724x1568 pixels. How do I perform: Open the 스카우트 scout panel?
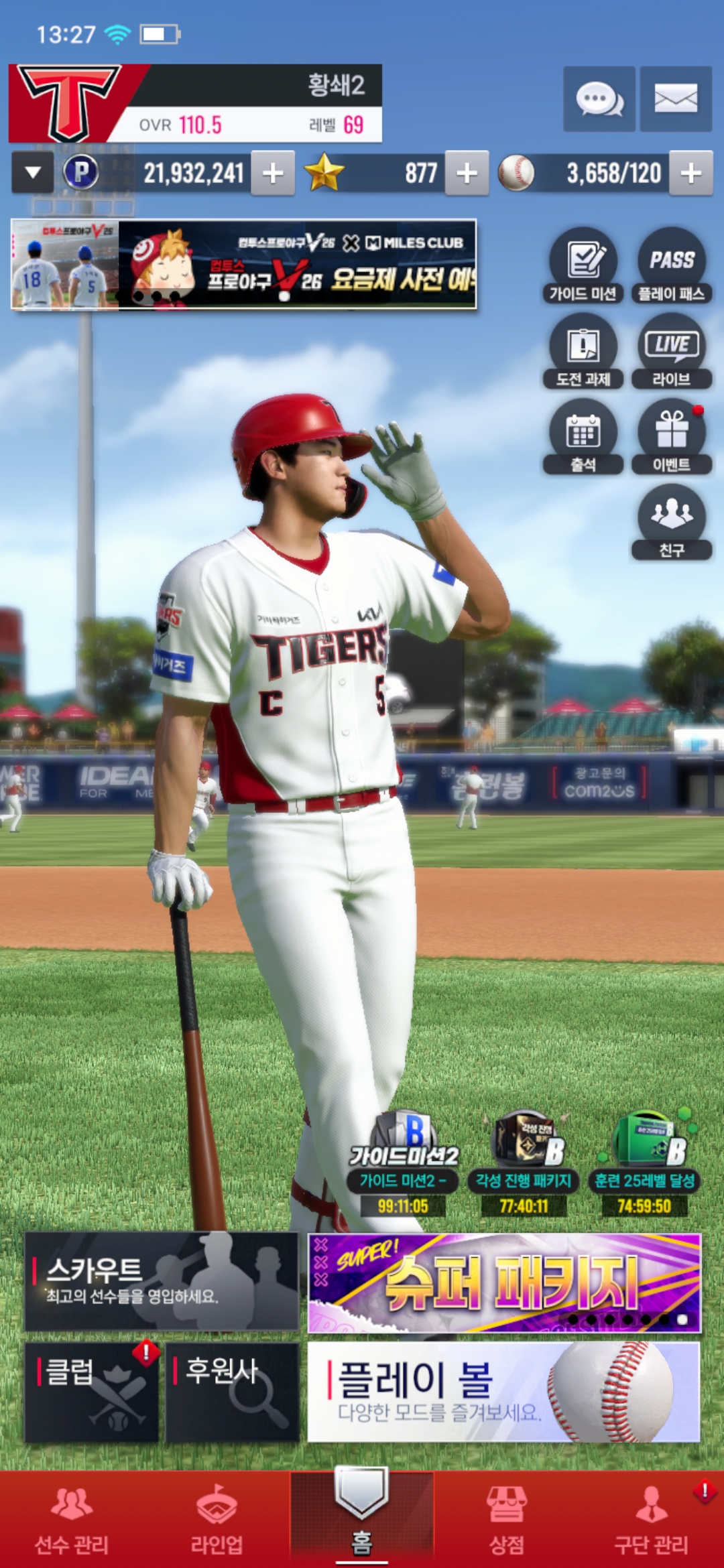tap(162, 1281)
